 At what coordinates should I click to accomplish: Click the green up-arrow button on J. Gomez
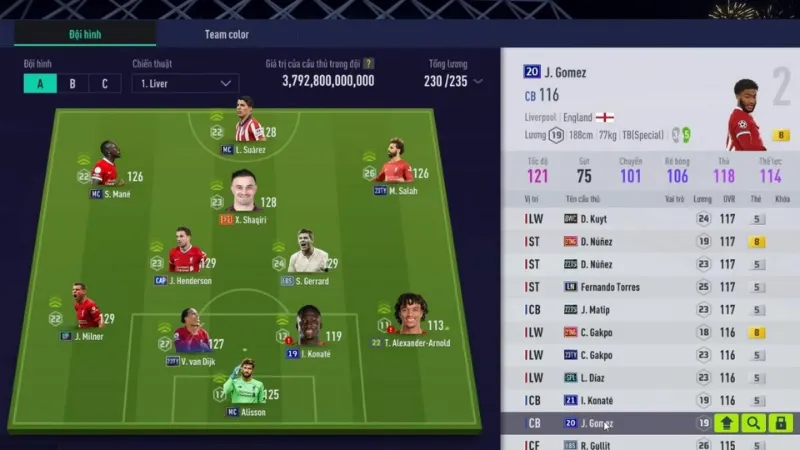point(726,423)
